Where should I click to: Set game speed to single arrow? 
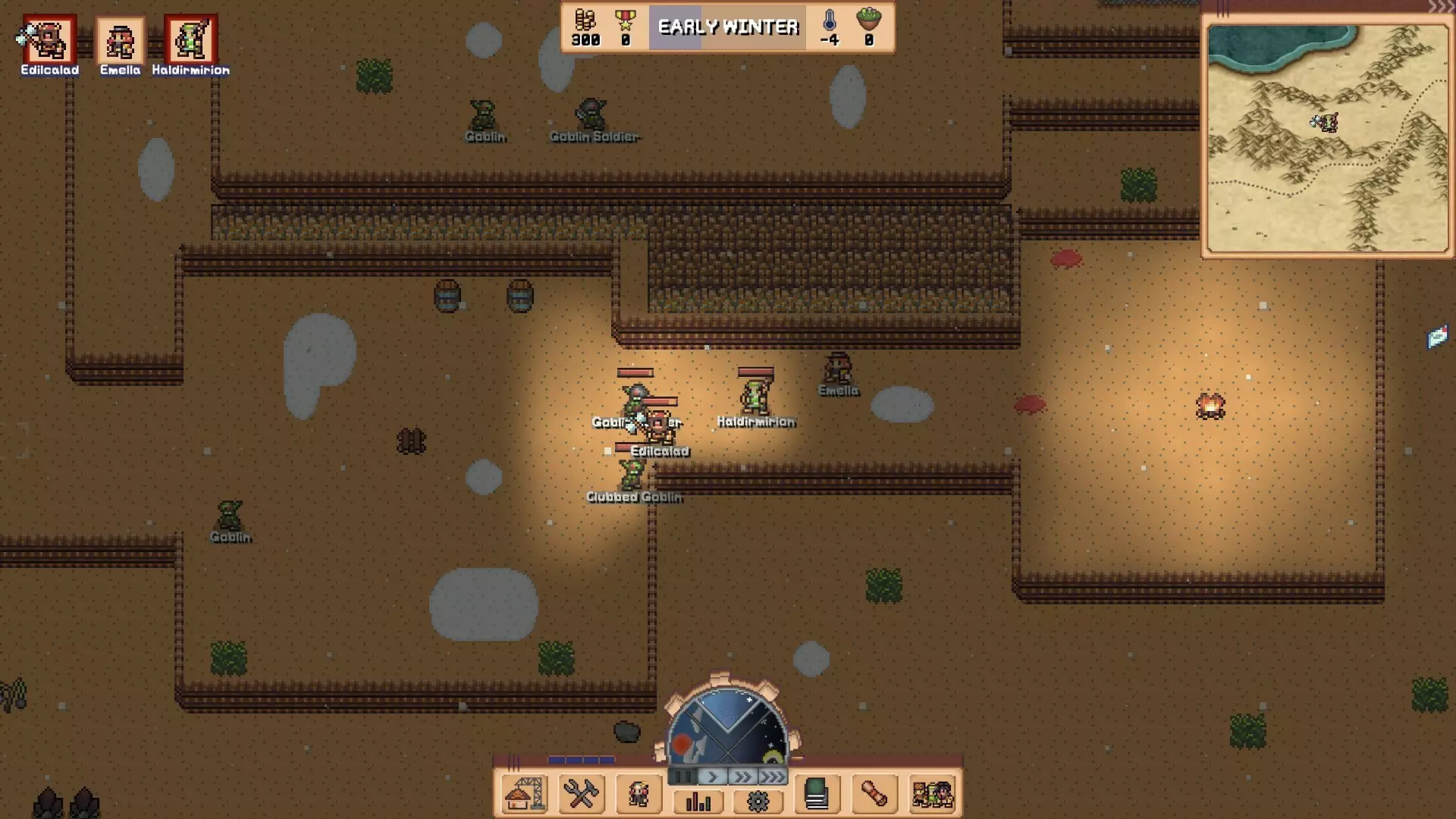click(712, 776)
